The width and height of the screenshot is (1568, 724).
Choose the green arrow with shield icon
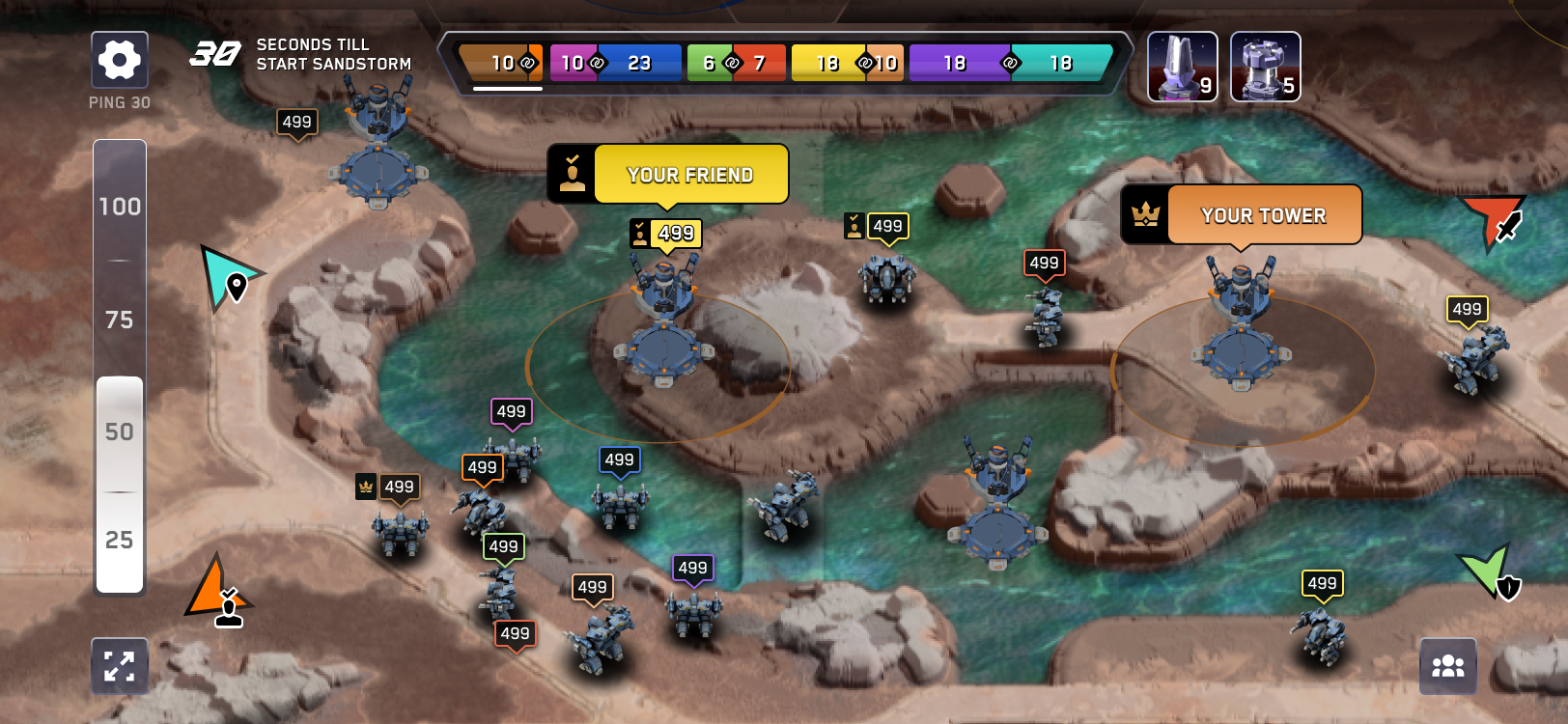coord(1490,571)
